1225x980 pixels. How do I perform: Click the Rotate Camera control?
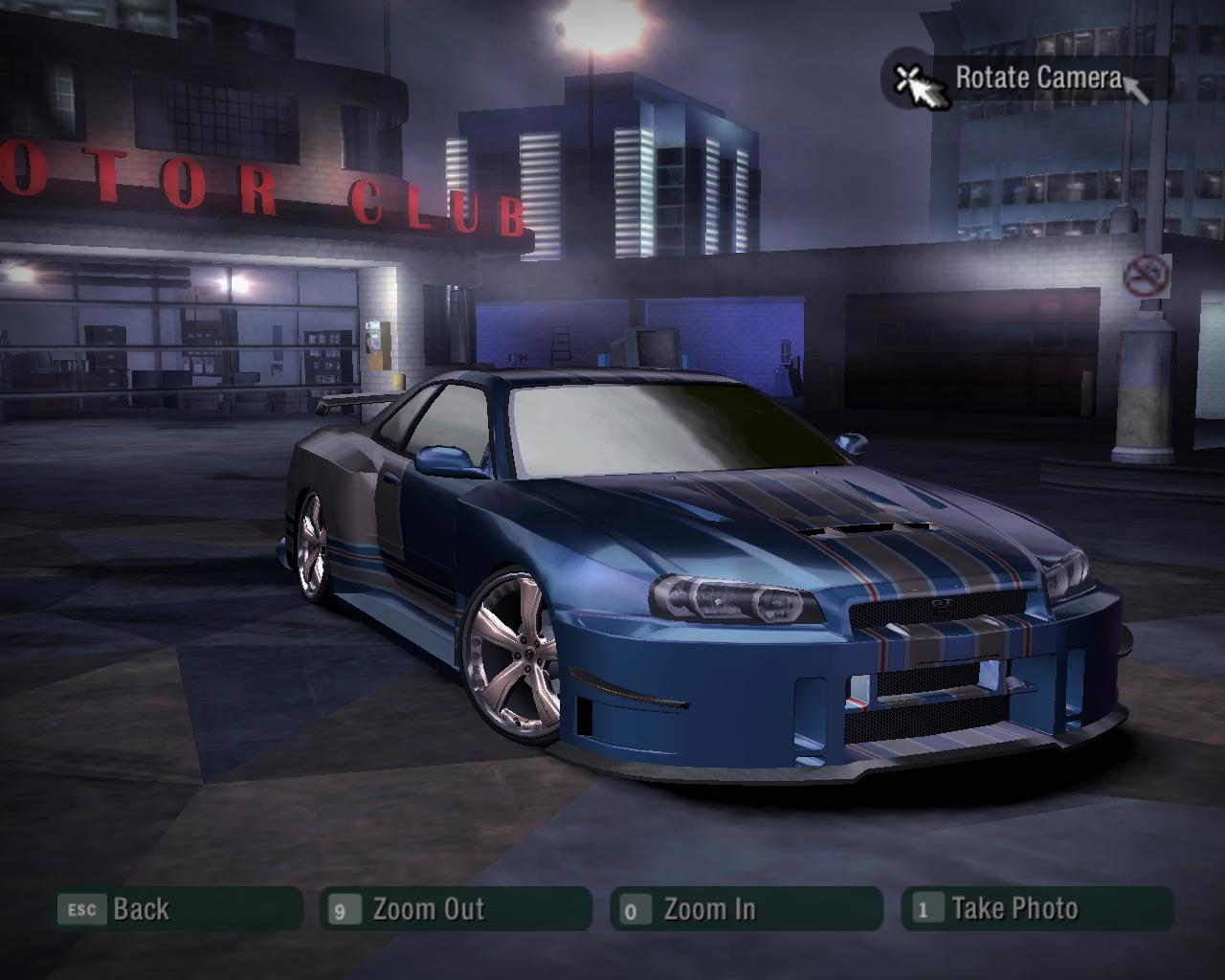[x=1025, y=78]
